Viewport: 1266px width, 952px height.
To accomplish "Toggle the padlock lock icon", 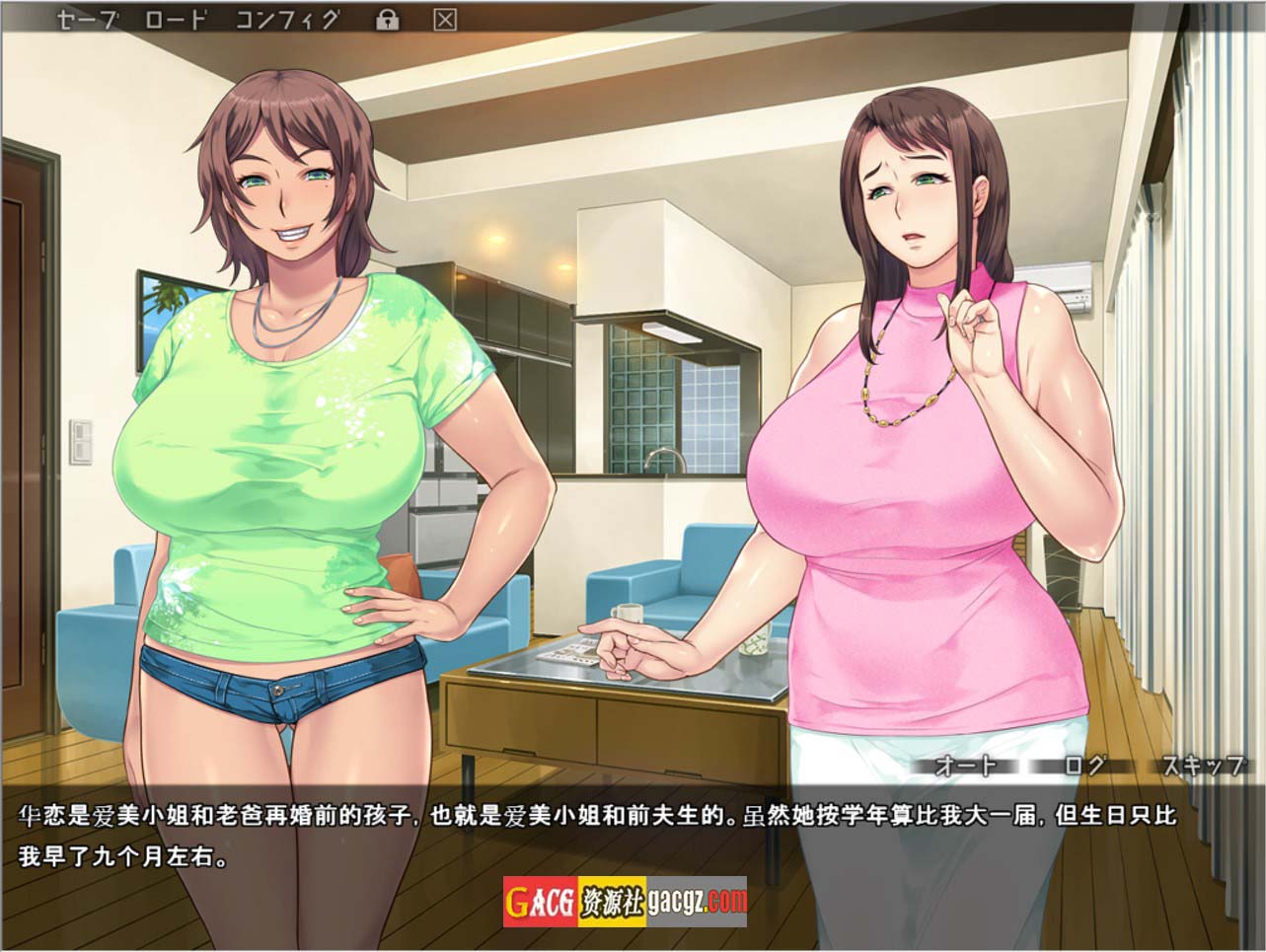I will 388,20.
